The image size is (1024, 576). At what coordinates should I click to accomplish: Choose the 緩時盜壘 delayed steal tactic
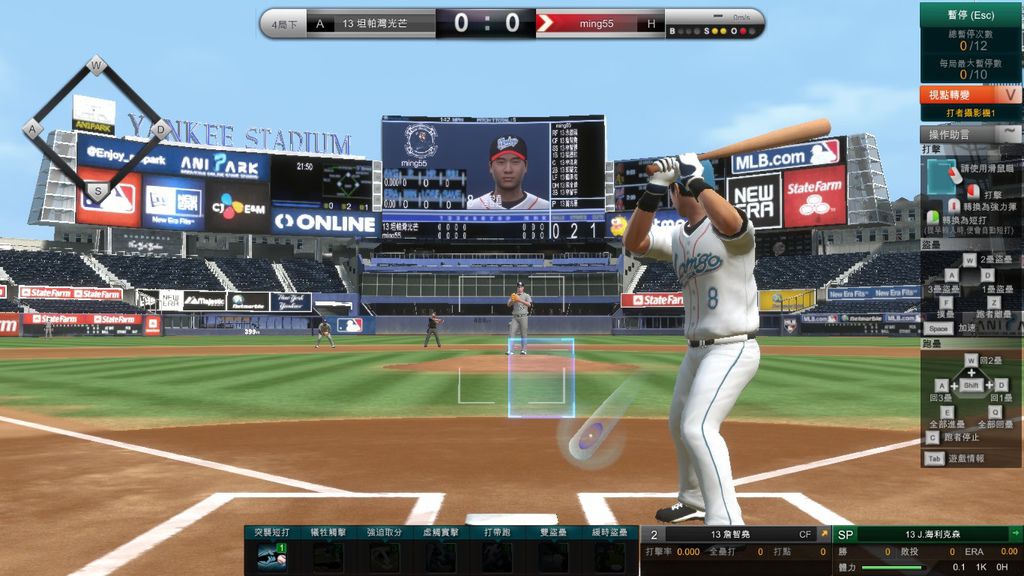[x=608, y=556]
